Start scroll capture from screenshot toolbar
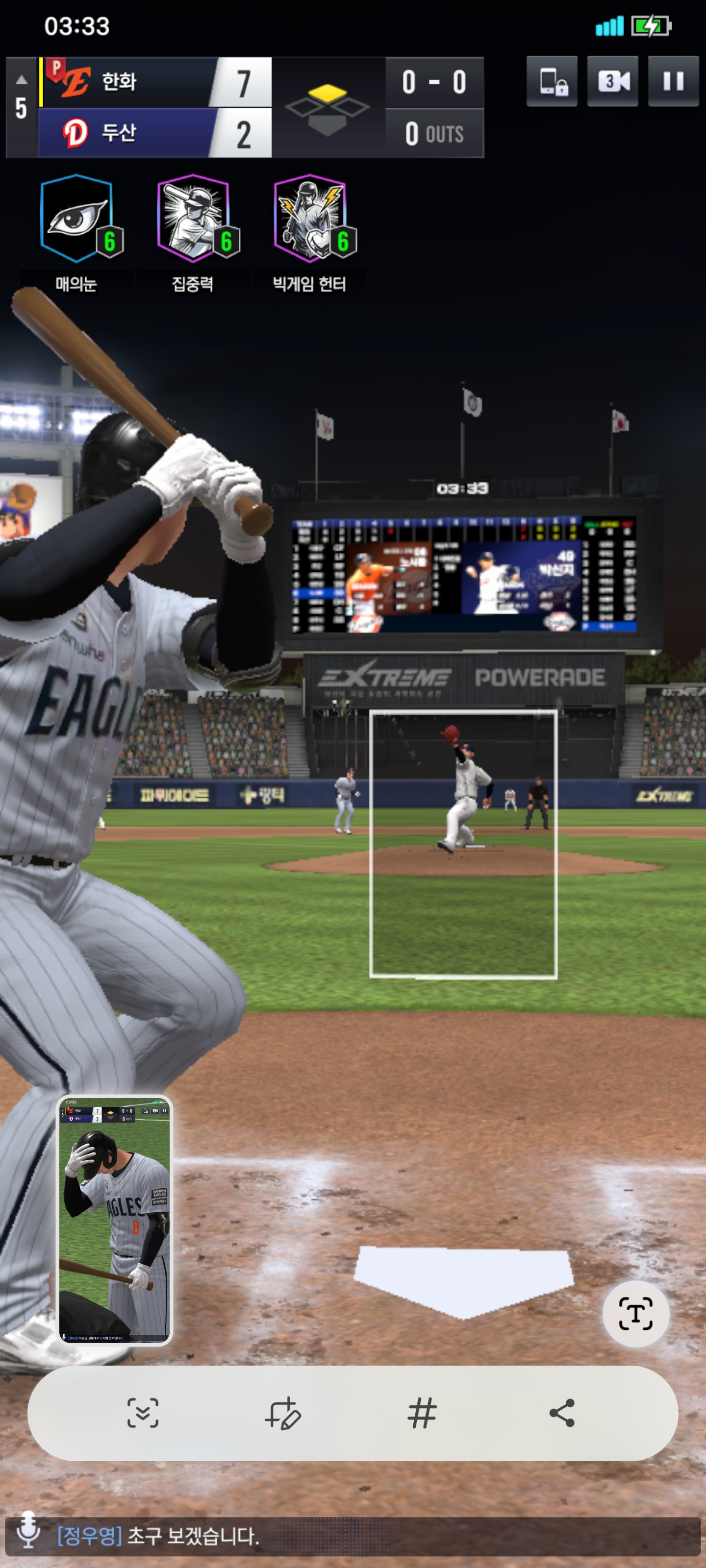This screenshot has height=1568, width=706. (x=143, y=1412)
